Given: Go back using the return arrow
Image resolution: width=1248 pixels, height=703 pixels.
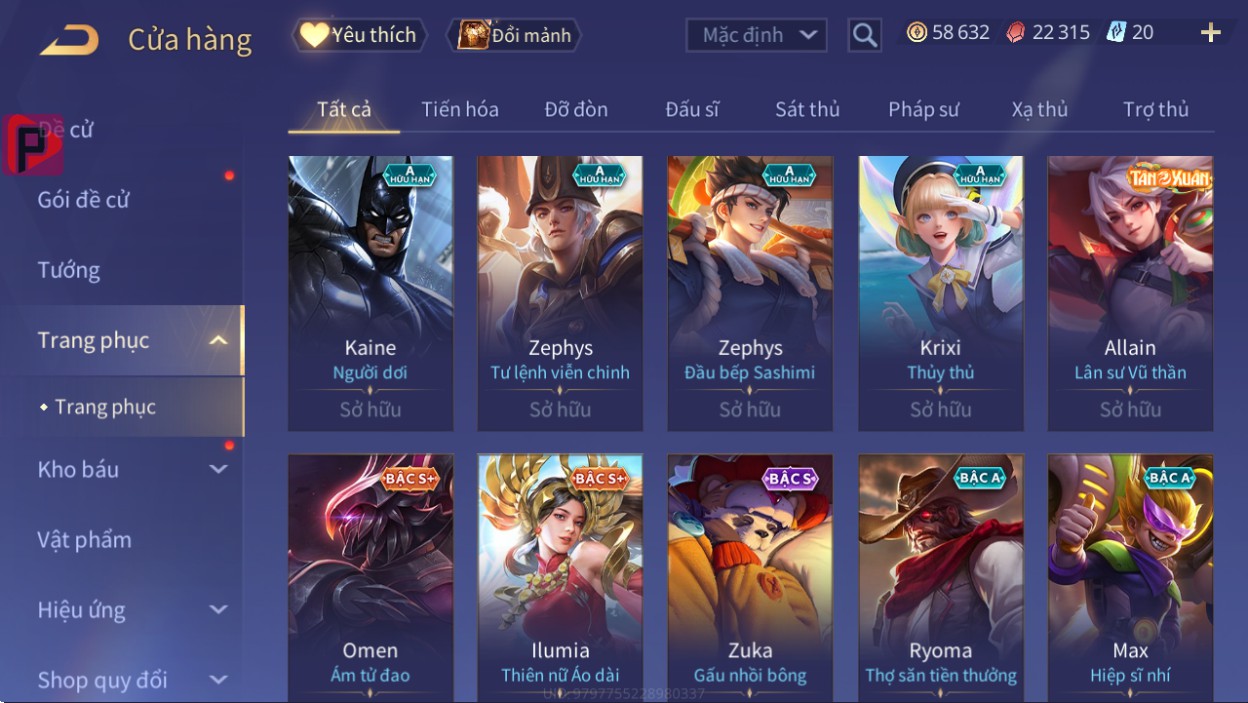Looking at the screenshot, I should (x=70, y=40).
